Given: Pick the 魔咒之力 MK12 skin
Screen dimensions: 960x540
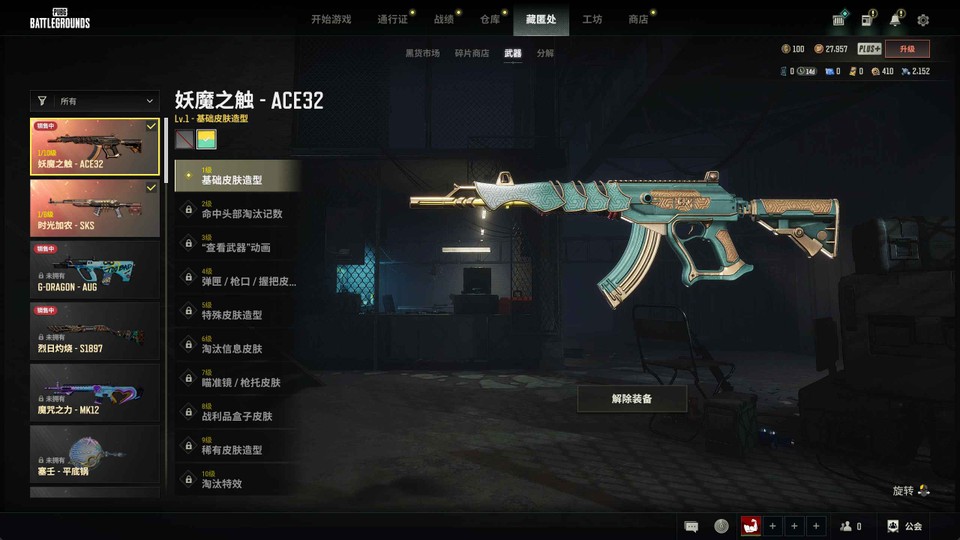Looking at the screenshot, I should 95,392.
